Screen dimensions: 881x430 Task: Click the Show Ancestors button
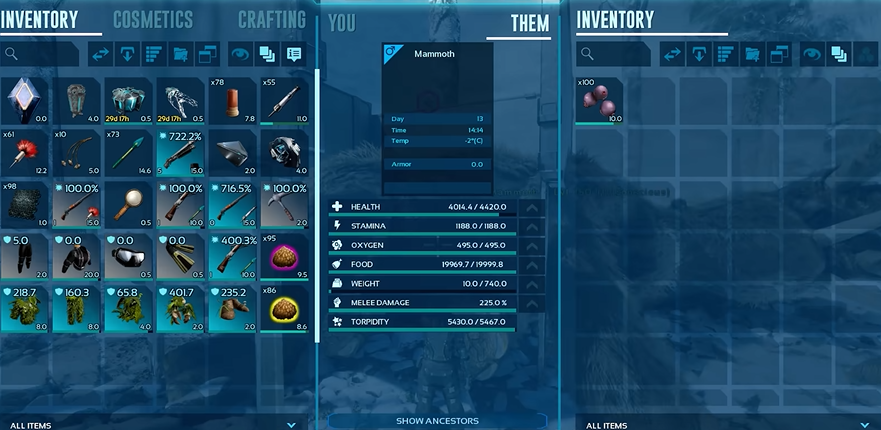coord(437,421)
